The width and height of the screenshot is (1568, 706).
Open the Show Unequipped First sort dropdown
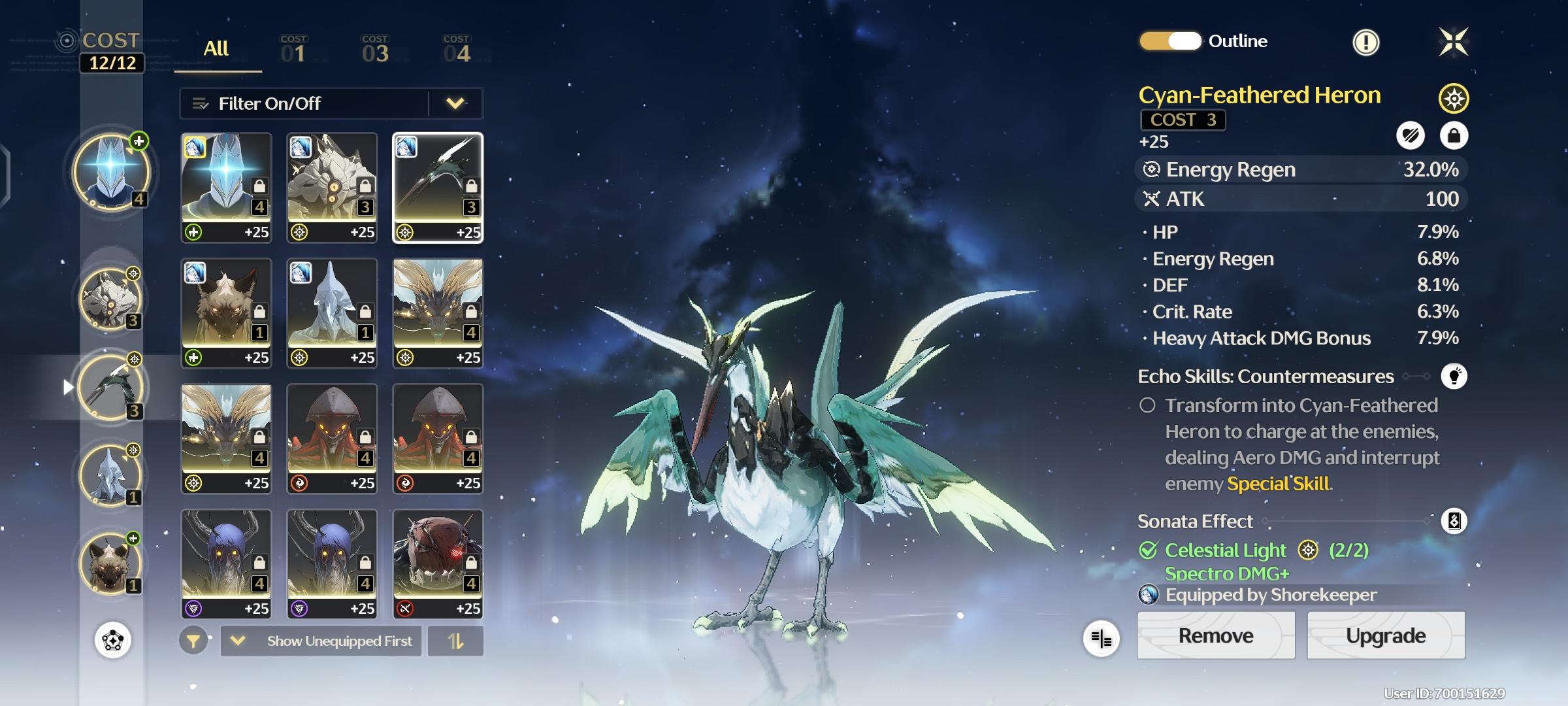[321, 641]
